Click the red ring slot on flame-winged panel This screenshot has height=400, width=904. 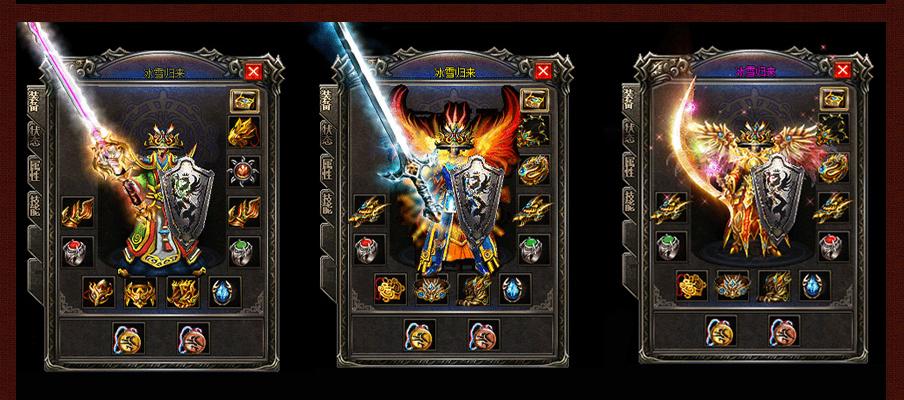pyautogui.click(x=362, y=248)
